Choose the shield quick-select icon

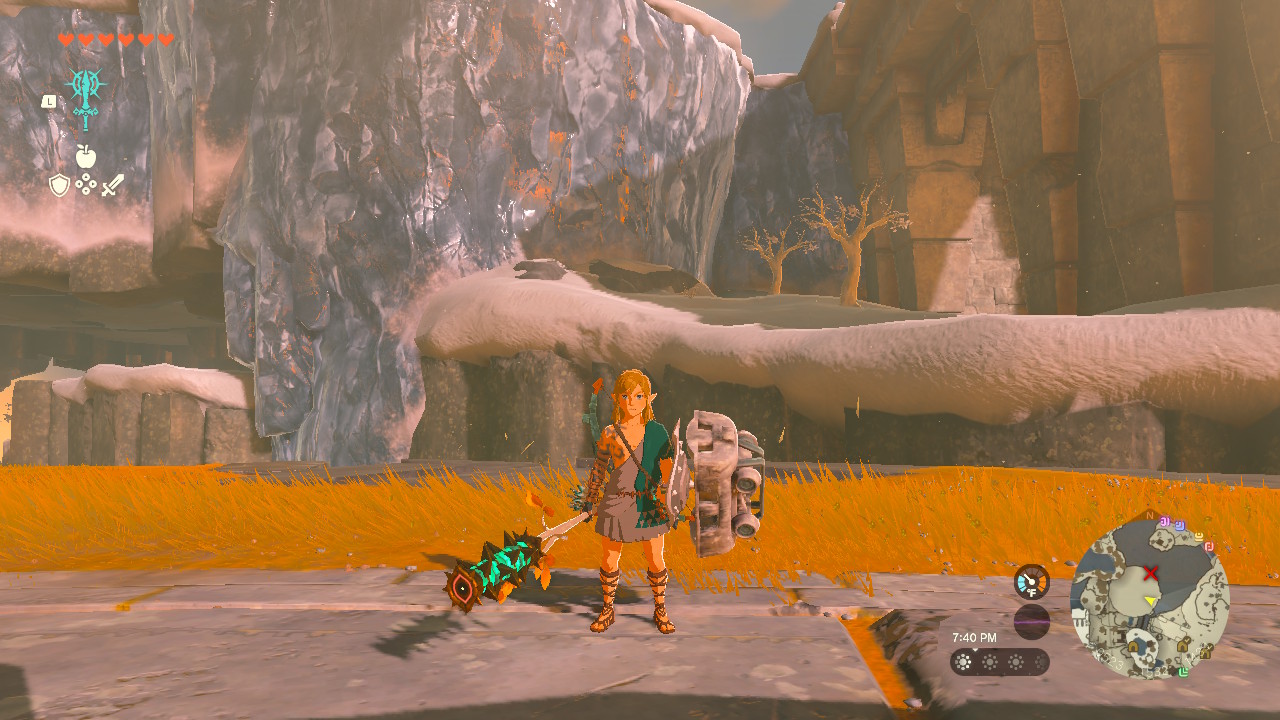click(60, 185)
